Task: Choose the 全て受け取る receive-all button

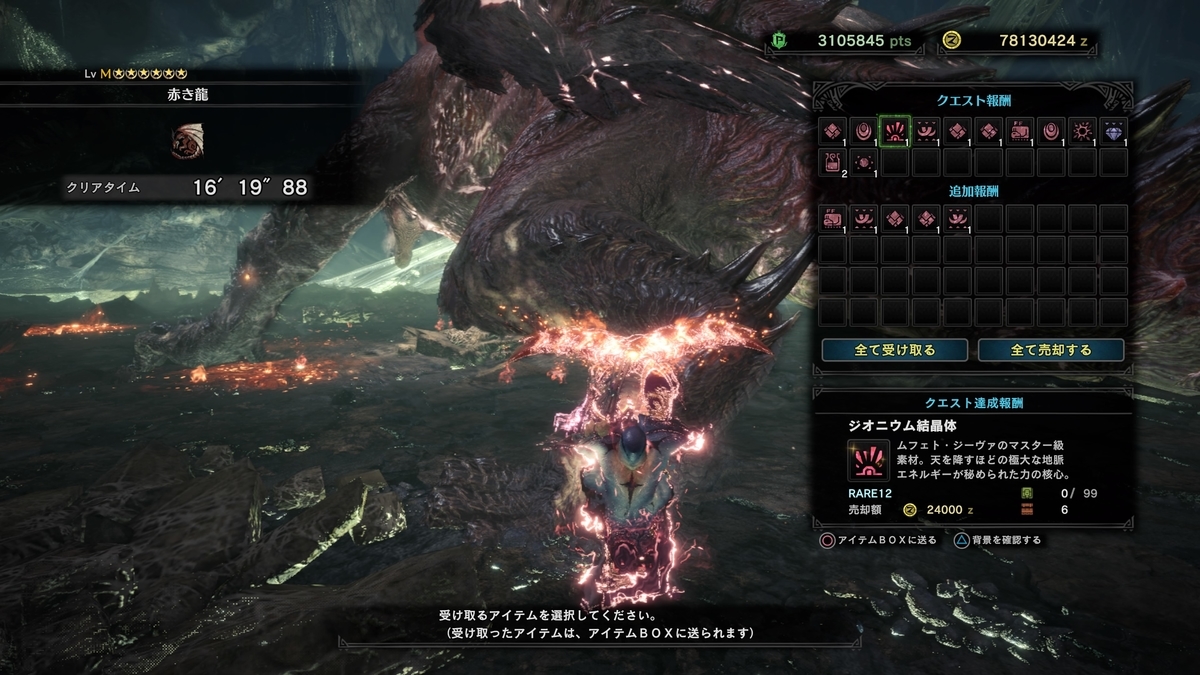Action: (894, 350)
